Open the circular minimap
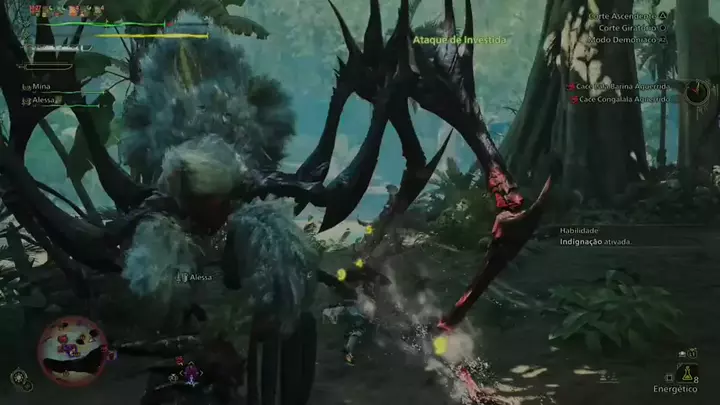720x405 pixels. click(x=72, y=349)
